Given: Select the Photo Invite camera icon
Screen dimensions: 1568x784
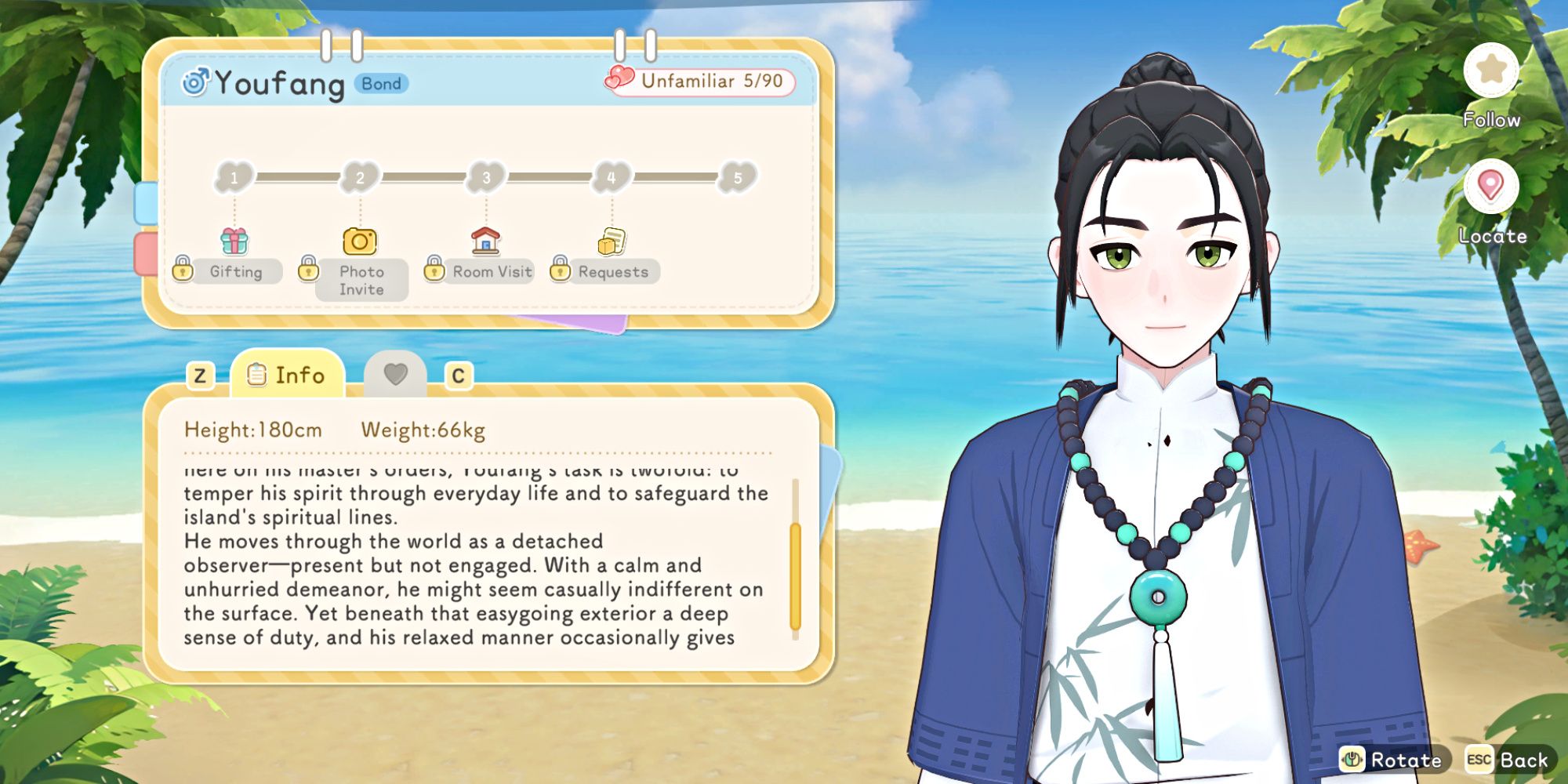Looking at the screenshot, I should pos(361,241).
